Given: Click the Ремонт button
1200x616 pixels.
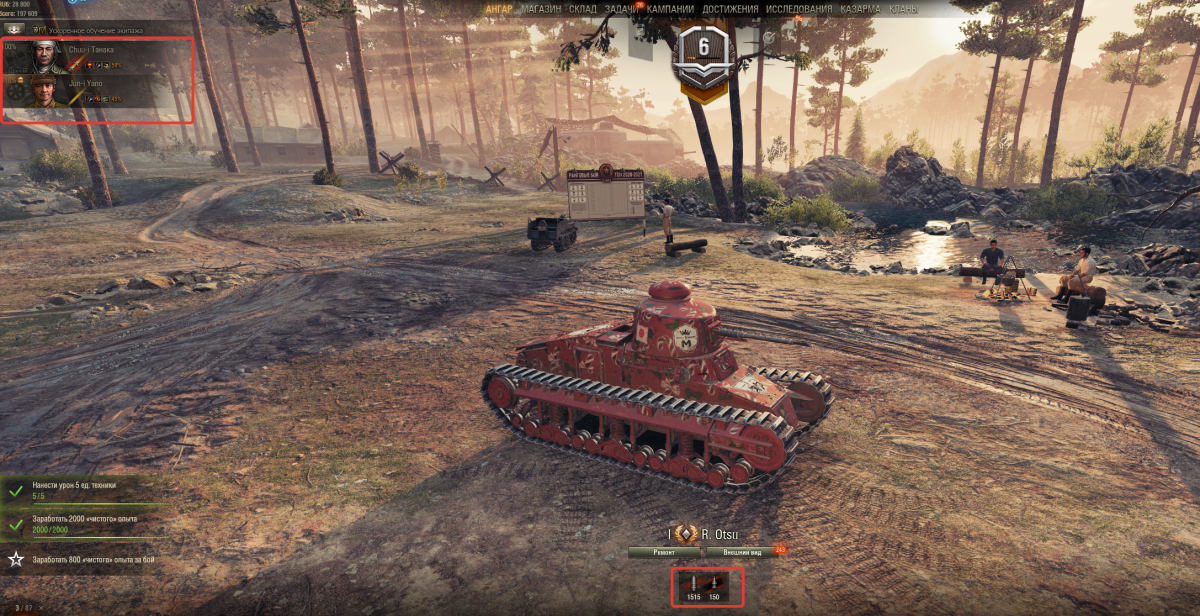Looking at the screenshot, I should click(x=664, y=551).
